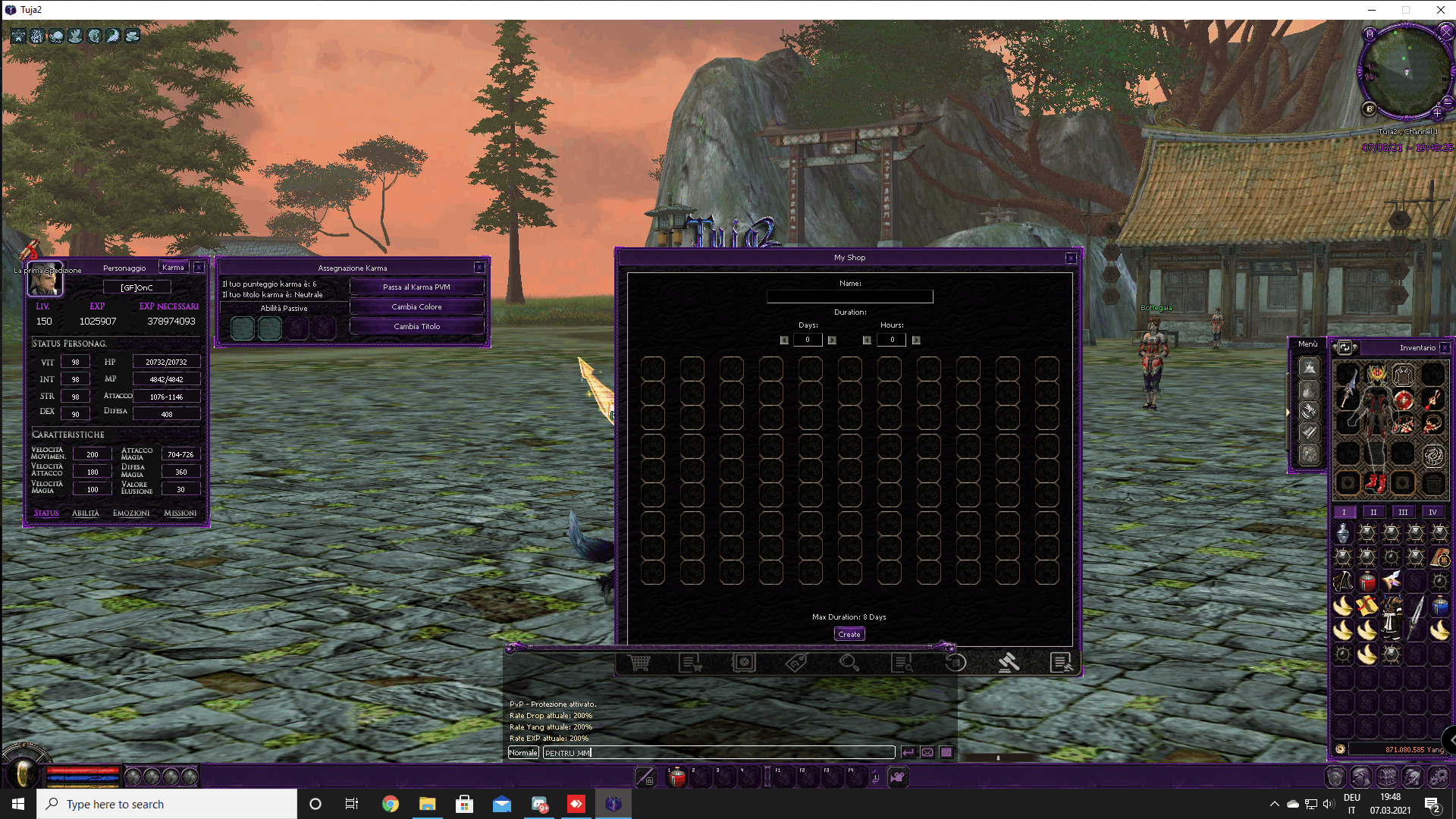Screen dimensions: 1456x819
Task: Click the document-with-cart icon in shop toolbar
Action: point(691,662)
